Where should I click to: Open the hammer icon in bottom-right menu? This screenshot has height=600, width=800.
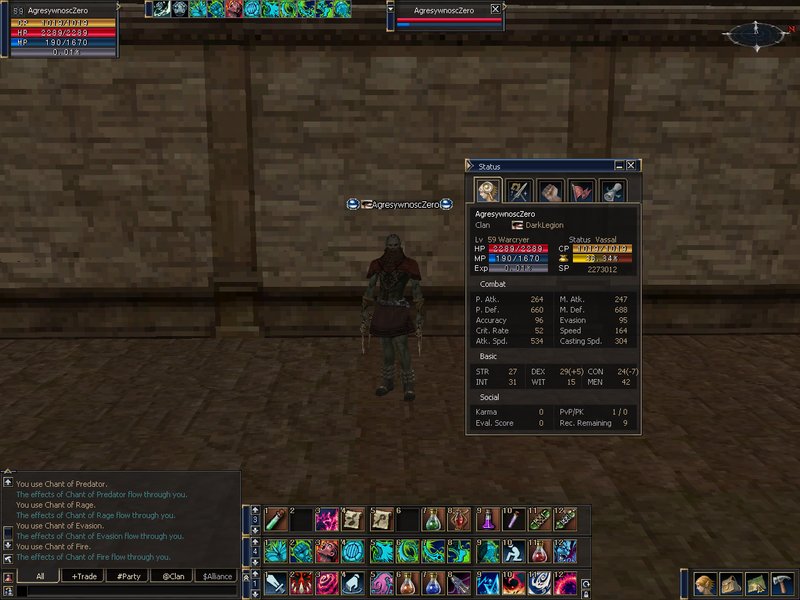[x=782, y=583]
